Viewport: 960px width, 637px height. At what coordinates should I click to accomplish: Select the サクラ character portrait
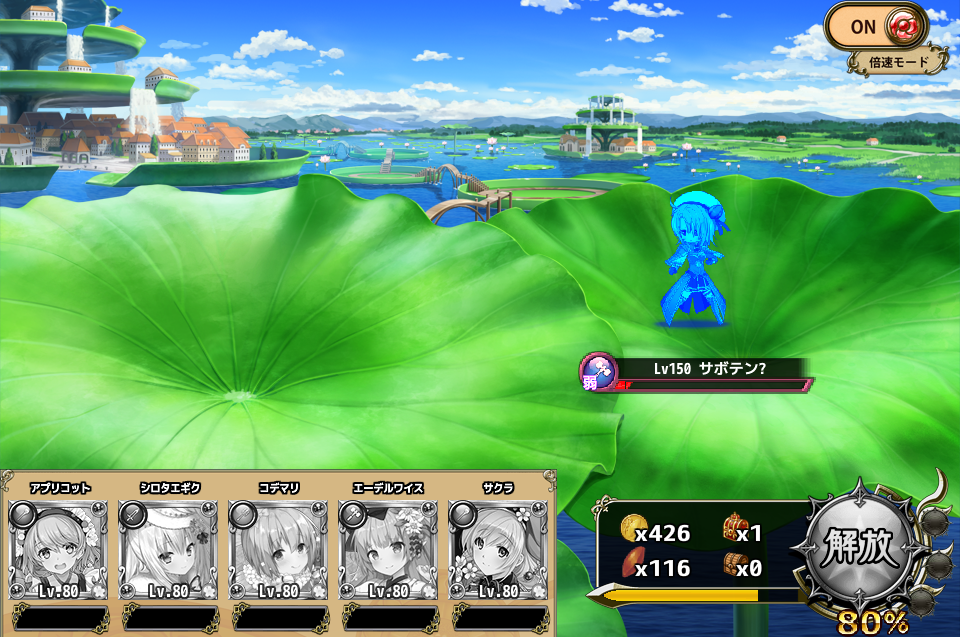point(498,549)
